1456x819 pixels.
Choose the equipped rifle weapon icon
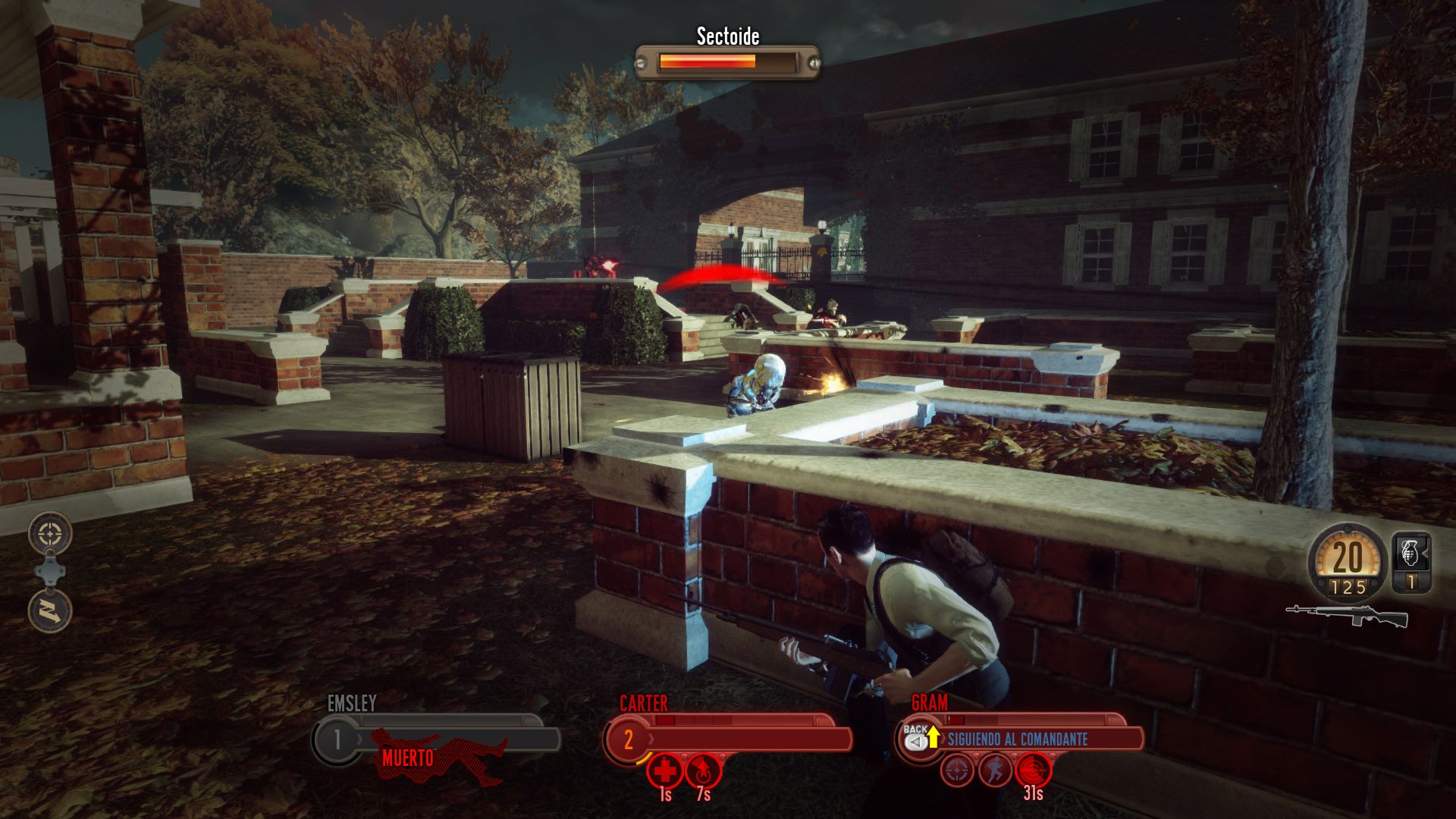(1347, 616)
